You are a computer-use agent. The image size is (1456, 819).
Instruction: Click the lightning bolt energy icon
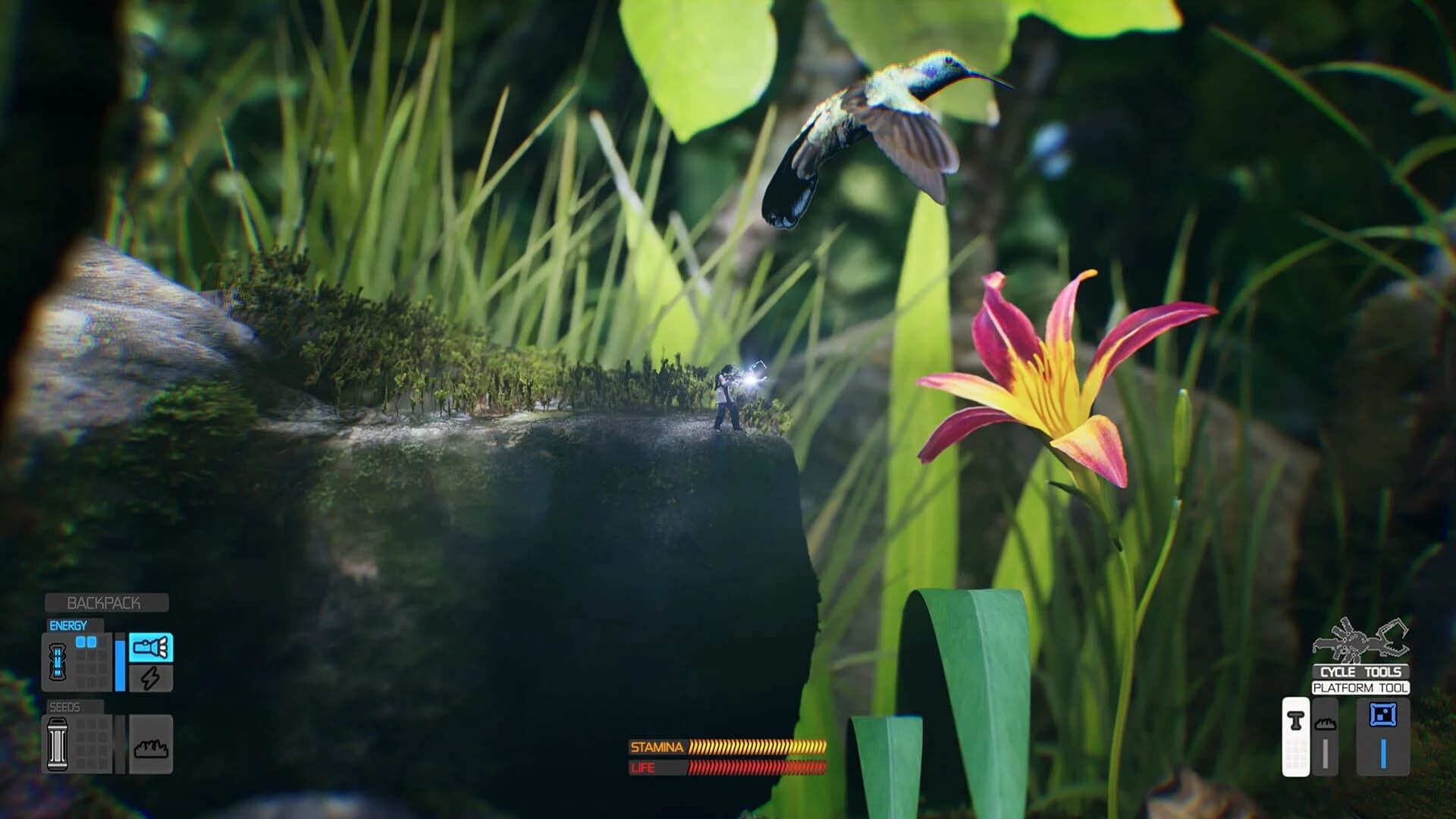[x=151, y=677]
